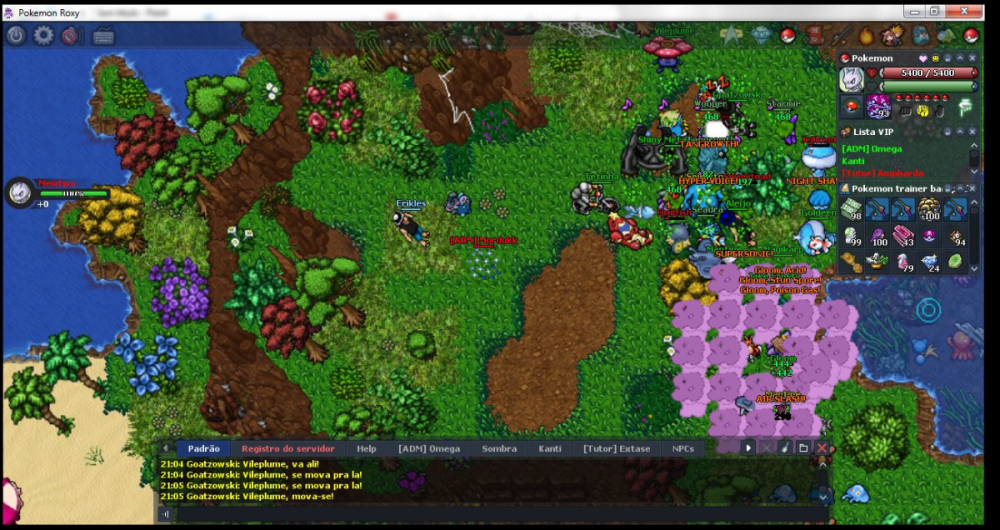This screenshot has height=530, width=1000.
Task: Open the gear settings icon
Action: click(x=44, y=36)
